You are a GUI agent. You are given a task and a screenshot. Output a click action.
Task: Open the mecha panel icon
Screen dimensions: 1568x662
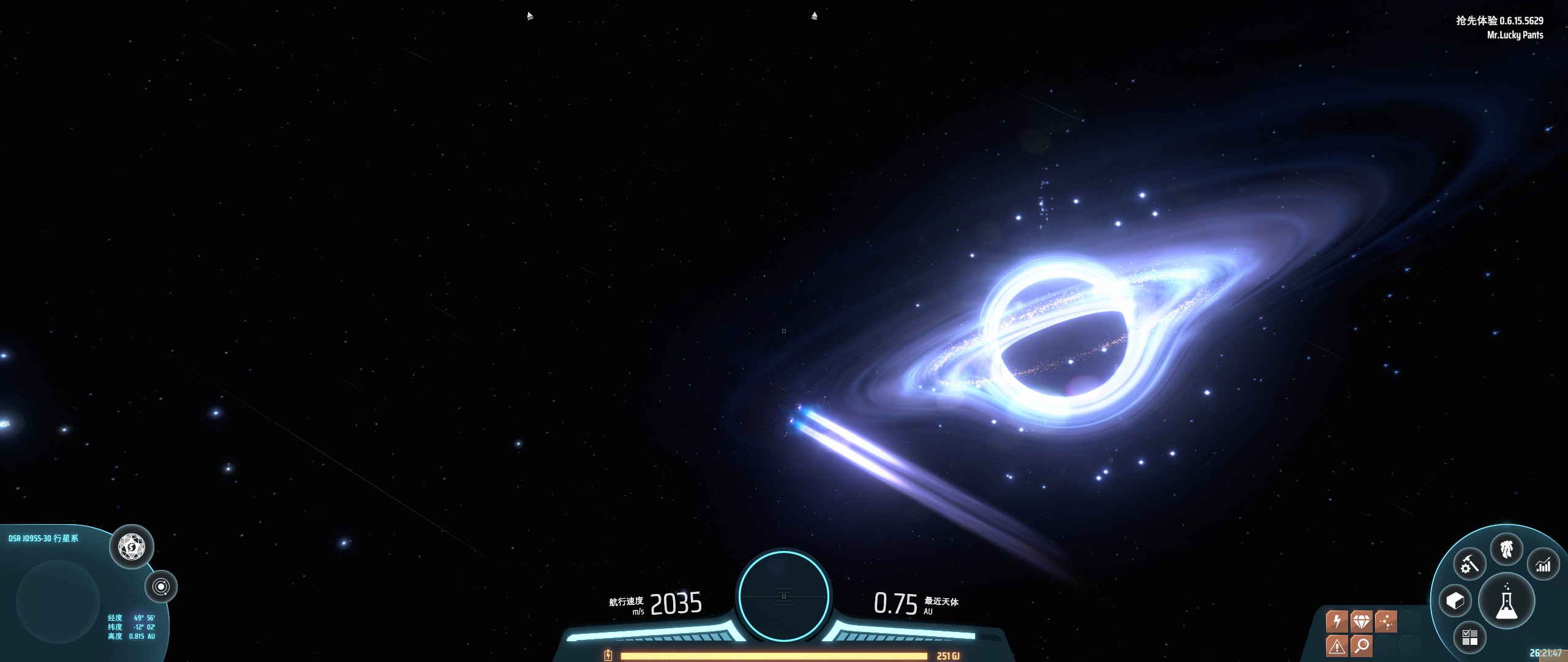tap(1507, 549)
